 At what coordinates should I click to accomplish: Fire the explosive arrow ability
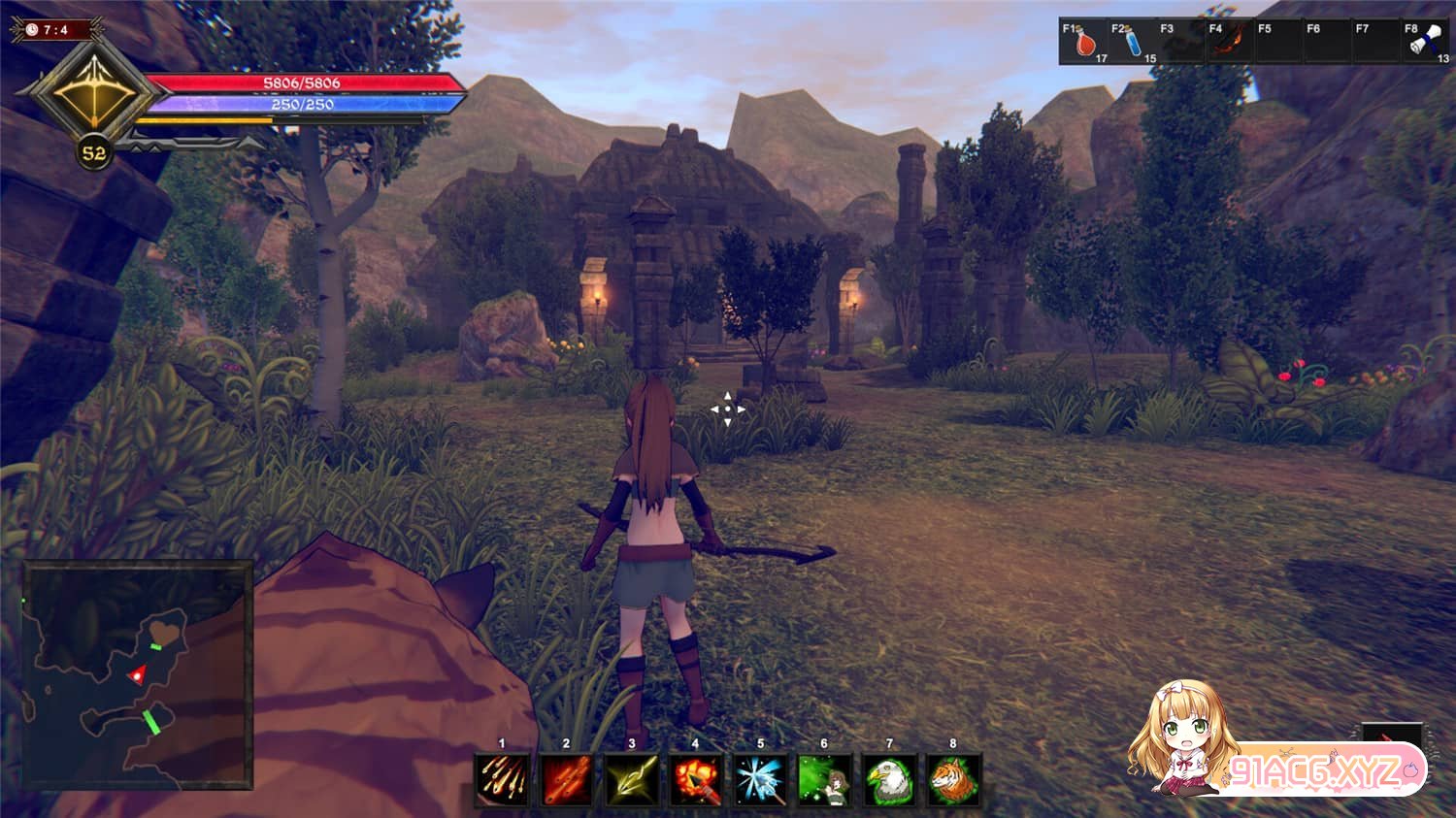(696, 780)
